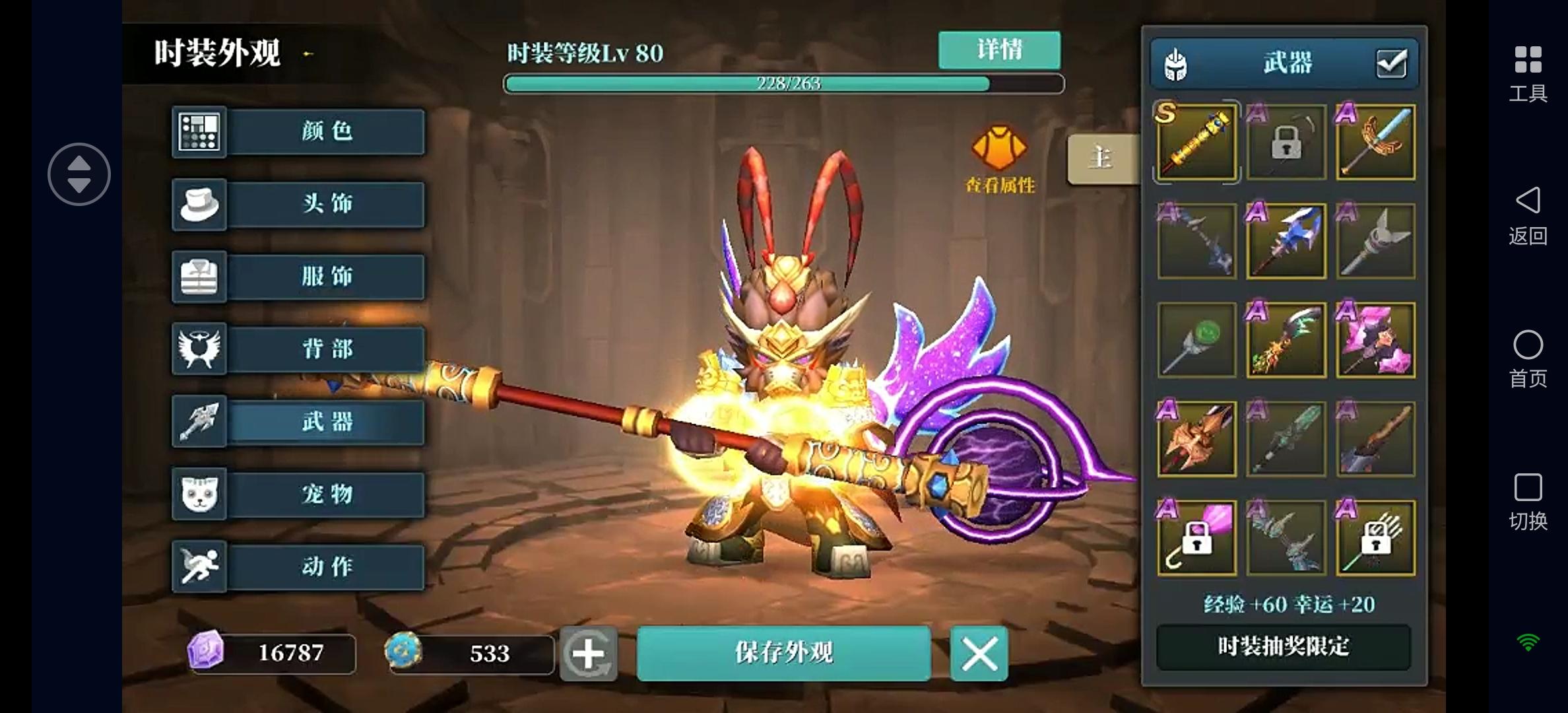This screenshot has height=713, width=1568.
Task: Tap 首页 home in the right navigation
Action: point(1527,345)
